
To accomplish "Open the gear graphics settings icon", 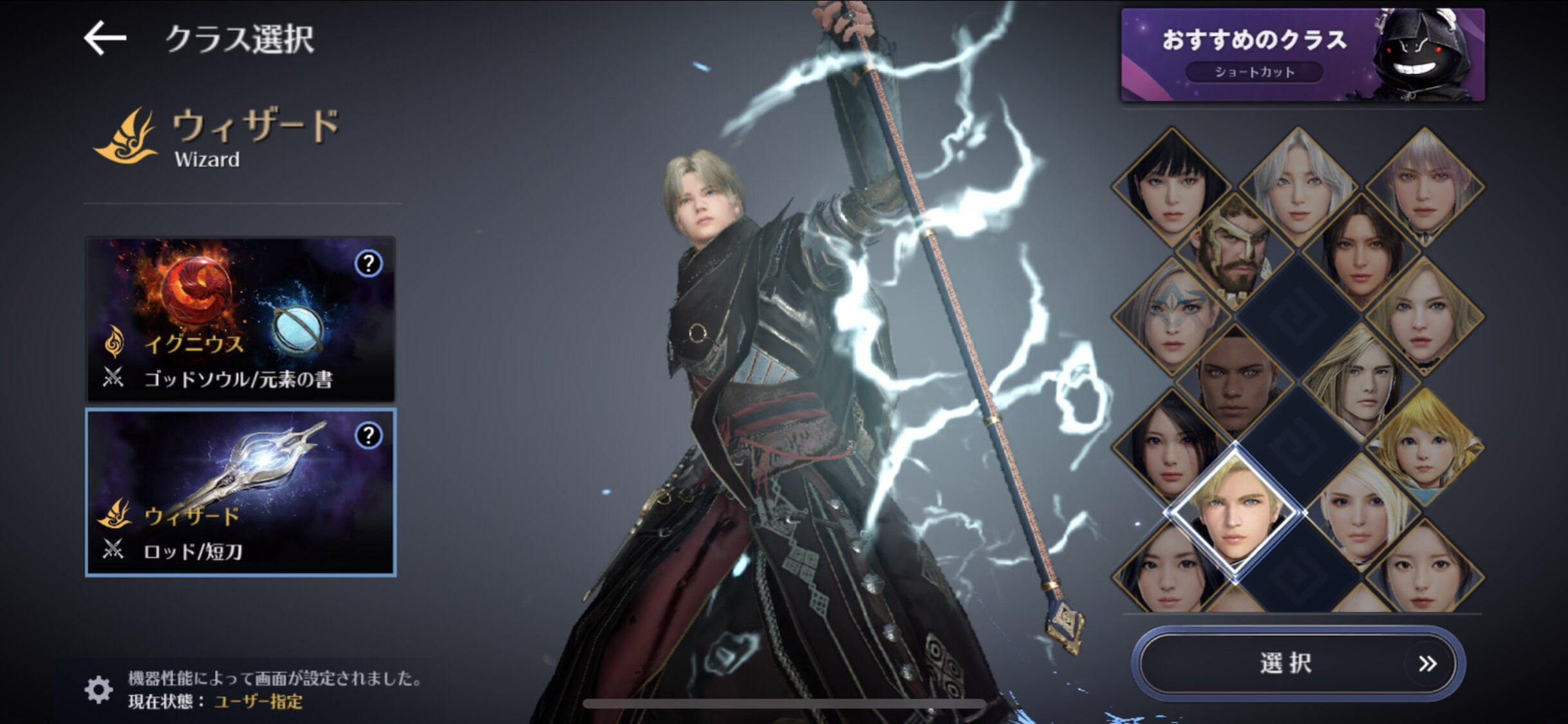I will pyautogui.click(x=98, y=689).
